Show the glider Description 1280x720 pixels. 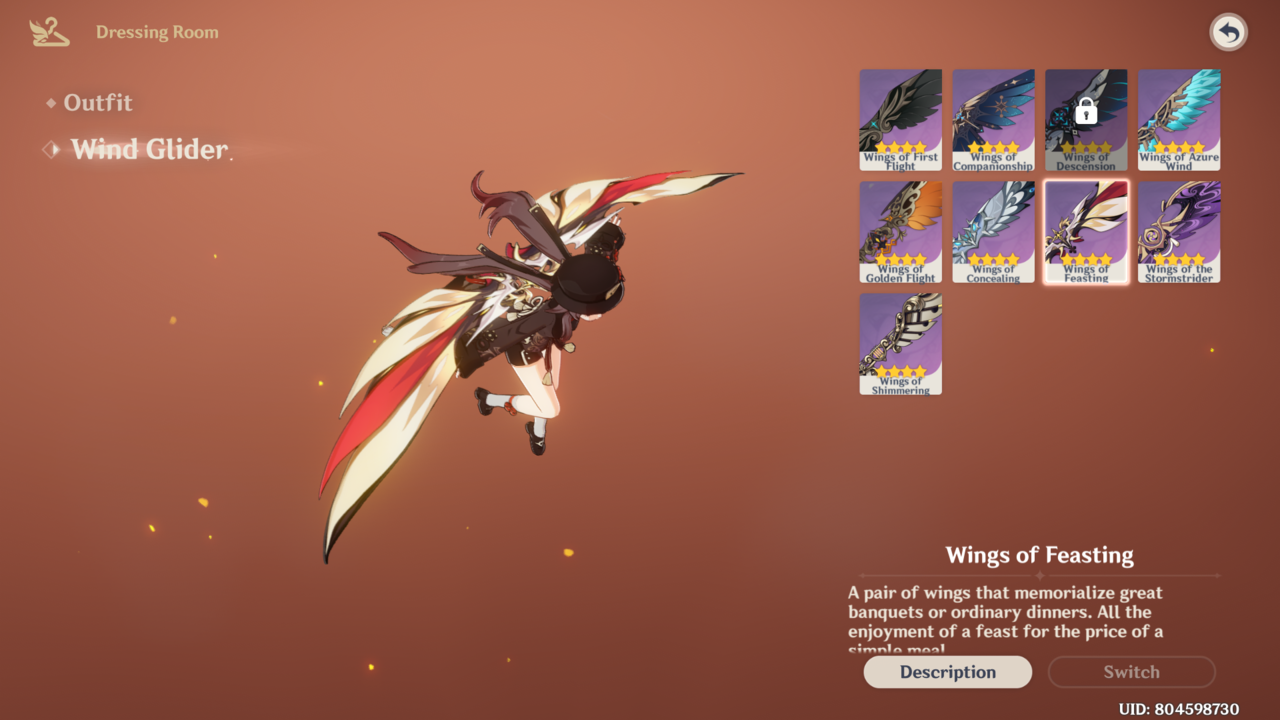(947, 672)
